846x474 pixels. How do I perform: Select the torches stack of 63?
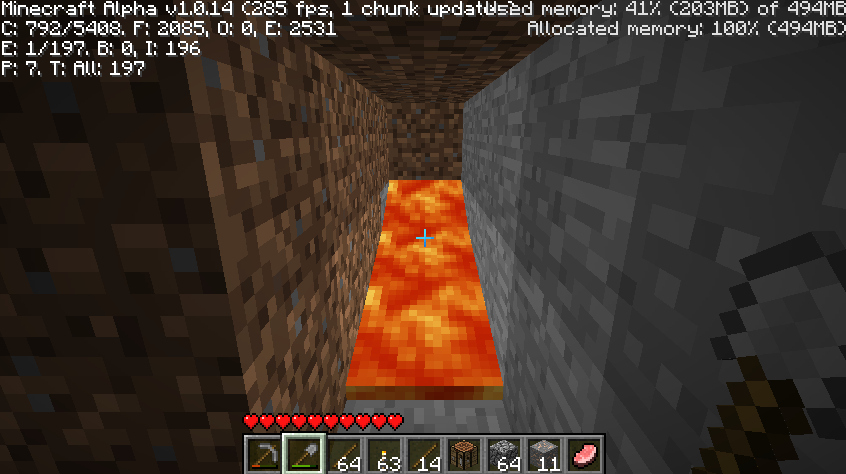click(x=383, y=455)
